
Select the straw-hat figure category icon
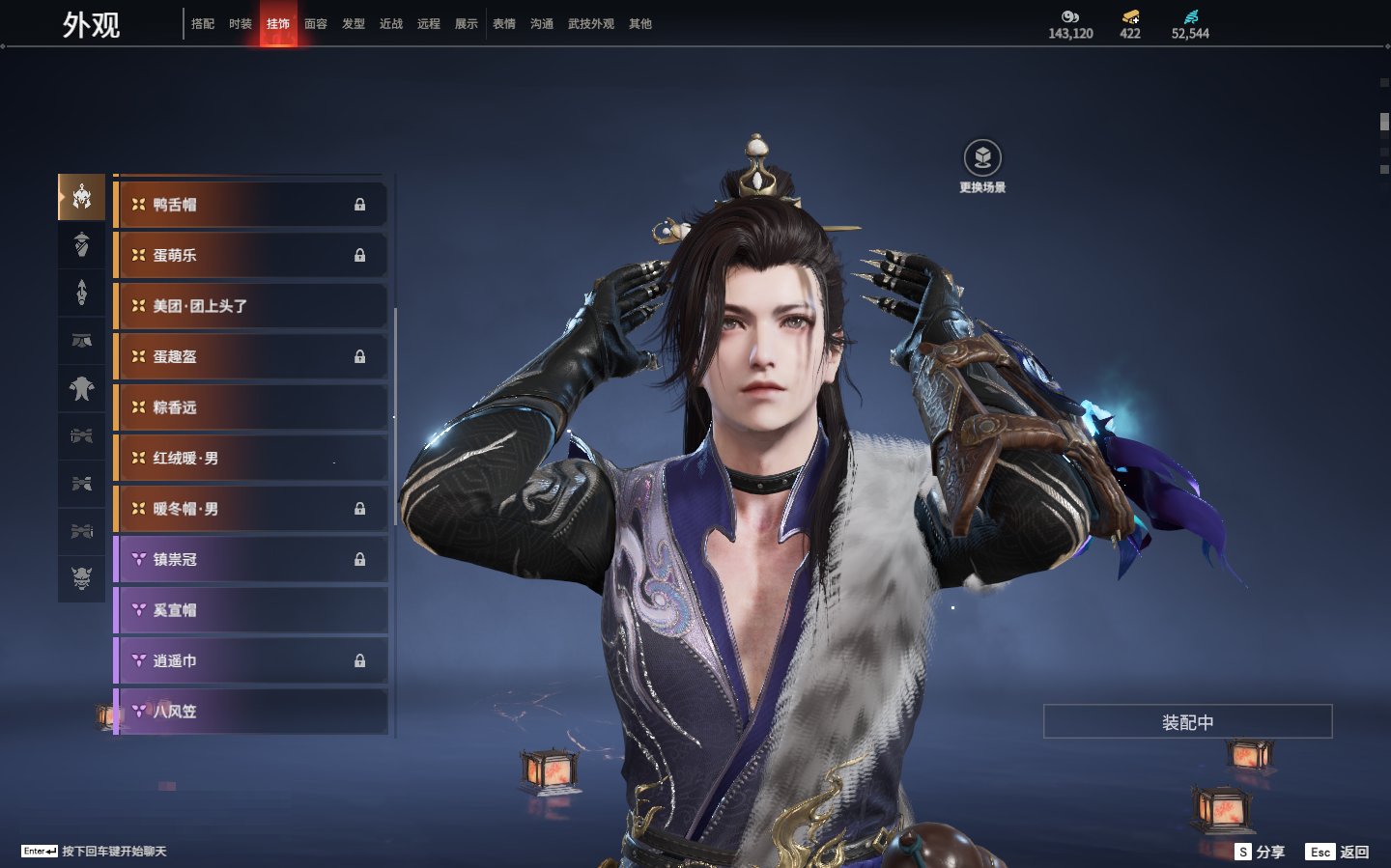tap(82, 245)
